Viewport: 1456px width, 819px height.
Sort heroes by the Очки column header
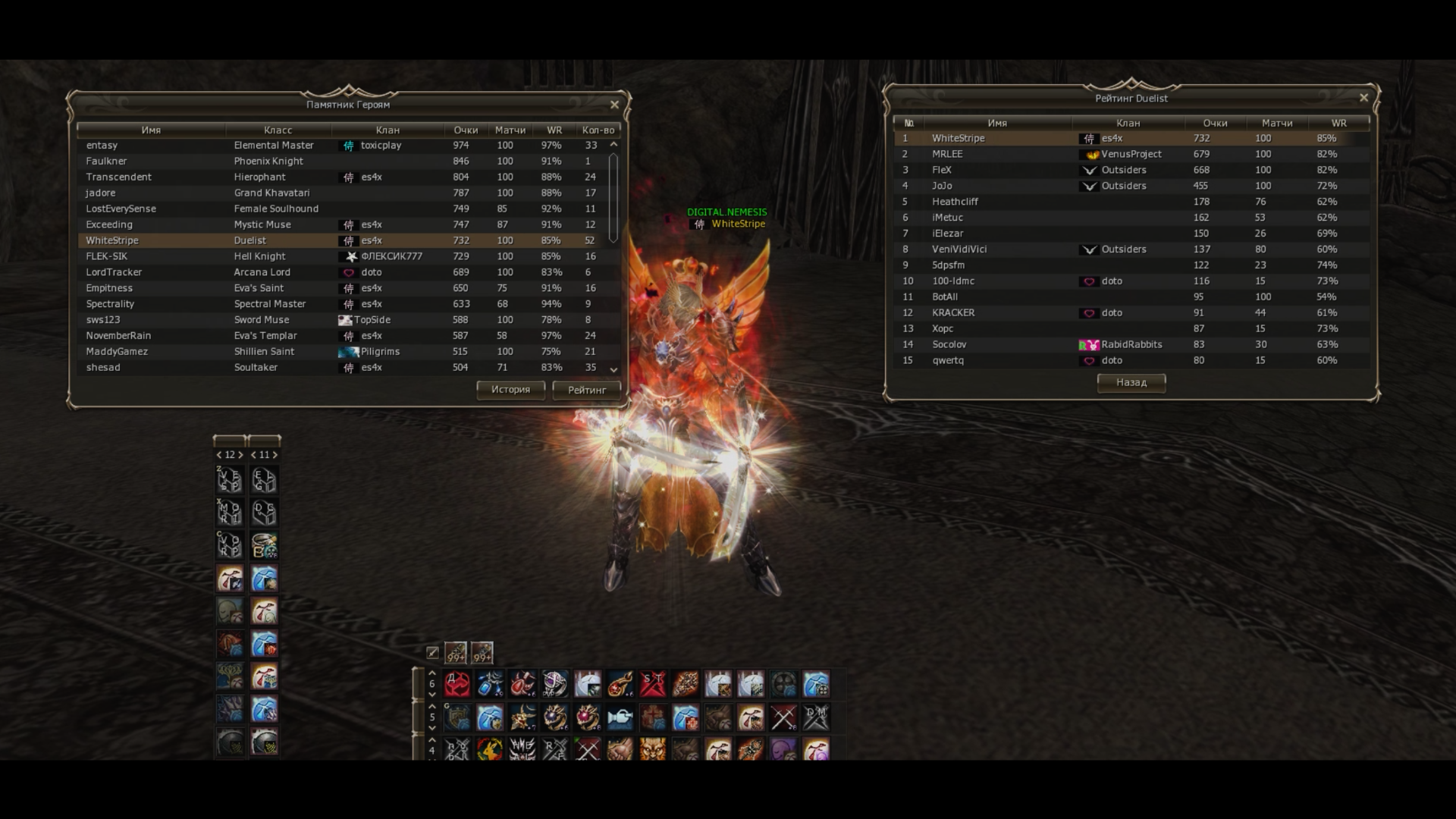466,130
